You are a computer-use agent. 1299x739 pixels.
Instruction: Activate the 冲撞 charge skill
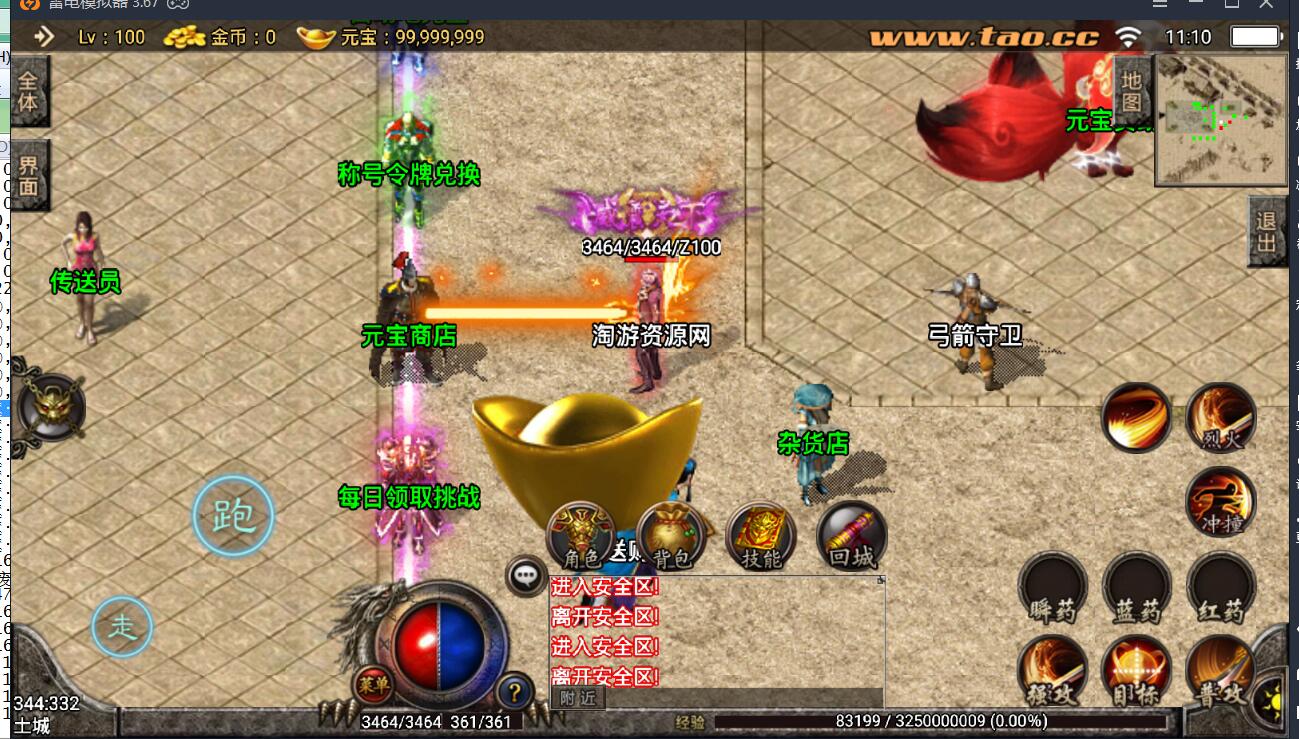pyautogui.click(x=1221, y=500)
